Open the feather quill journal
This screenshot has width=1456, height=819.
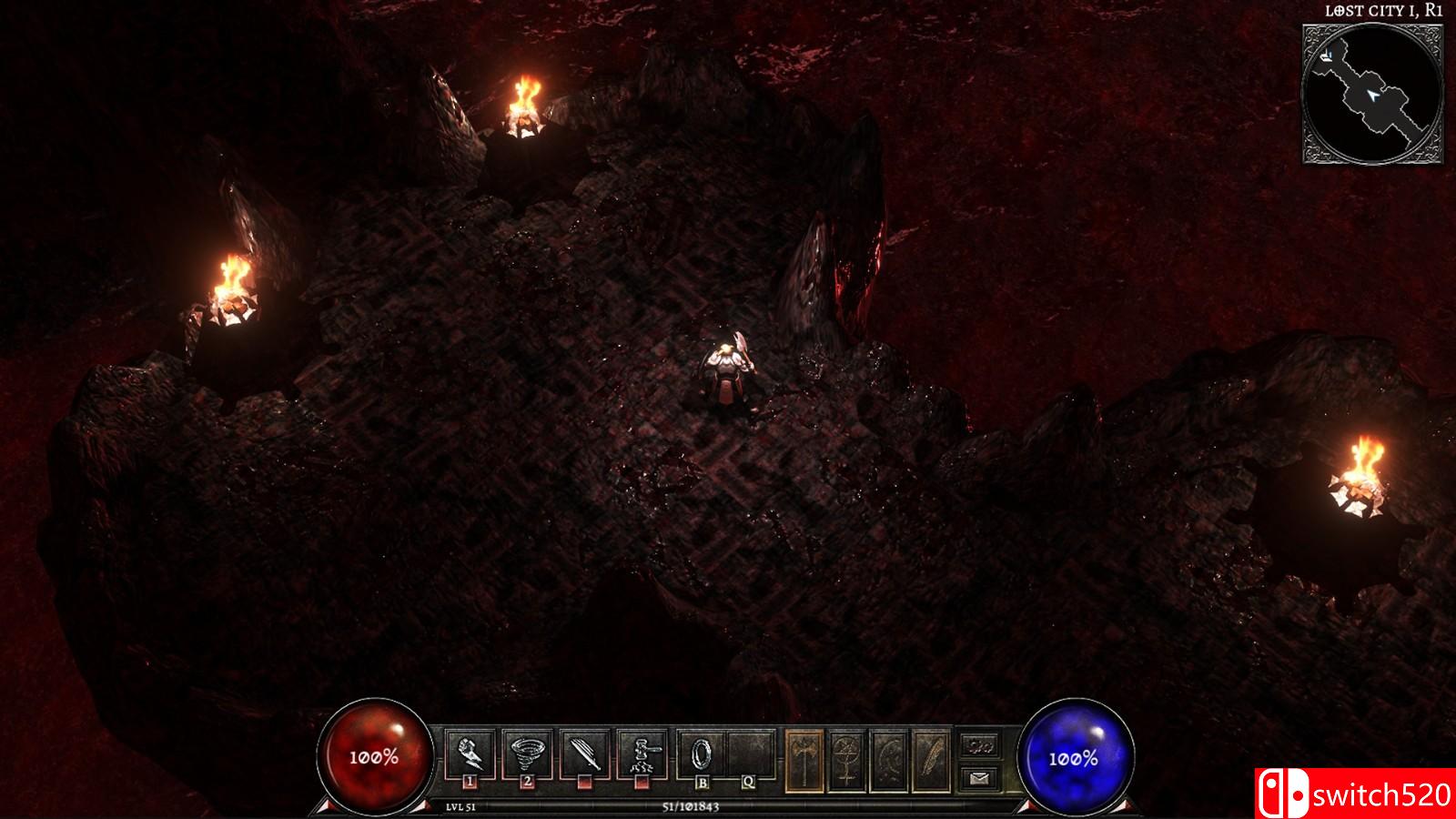tap(932, 760)
